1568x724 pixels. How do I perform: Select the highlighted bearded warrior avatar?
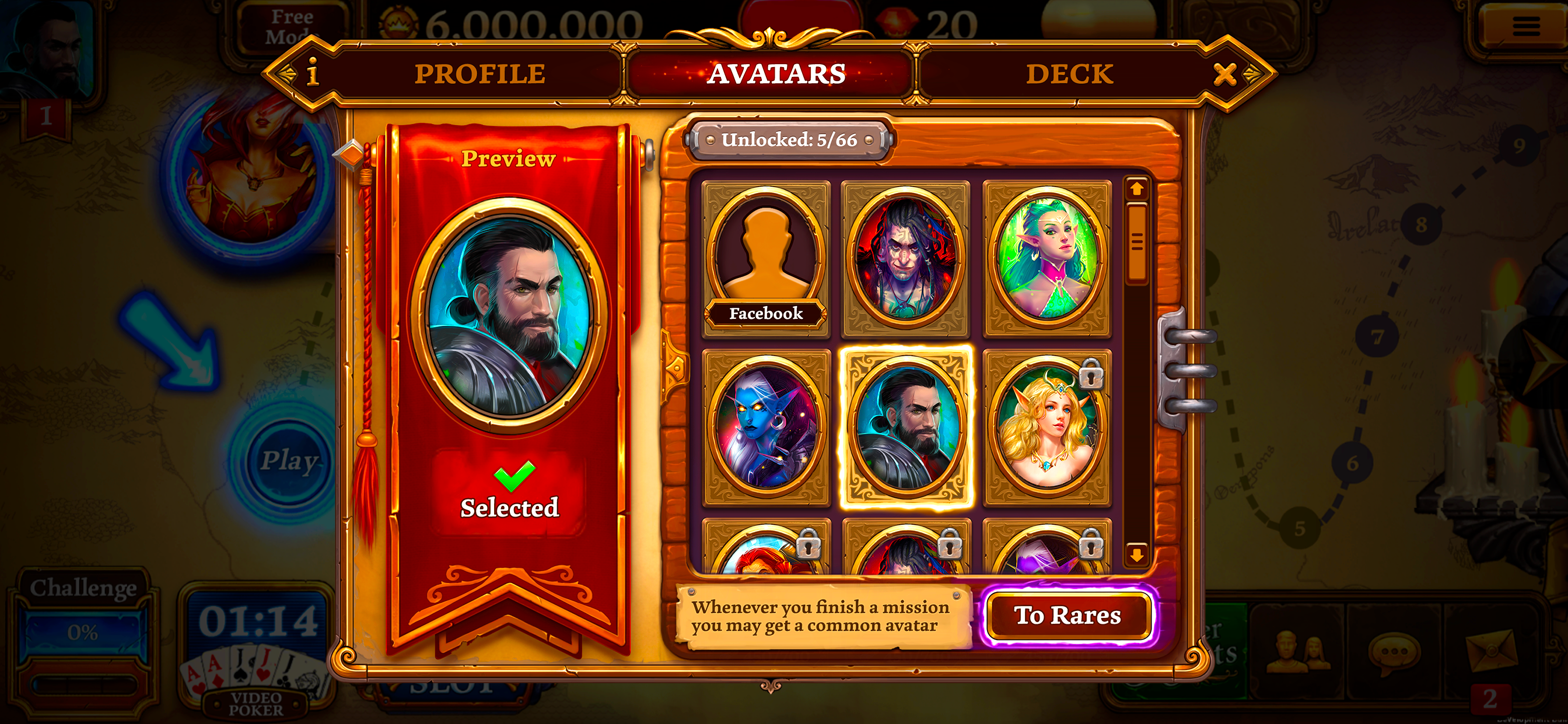pos(906,426)
